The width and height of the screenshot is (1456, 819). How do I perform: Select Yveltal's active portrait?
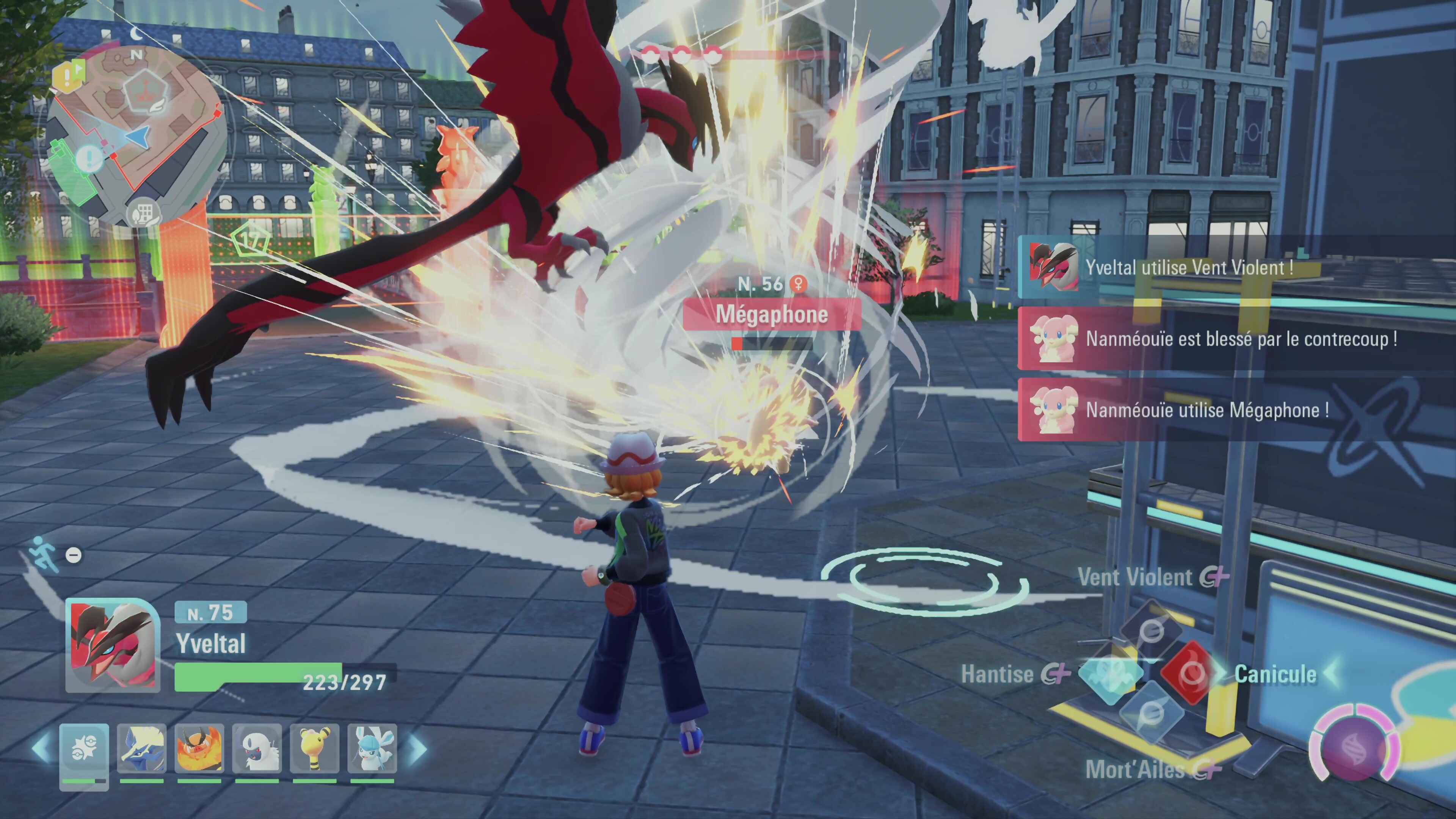click(113, 645)
